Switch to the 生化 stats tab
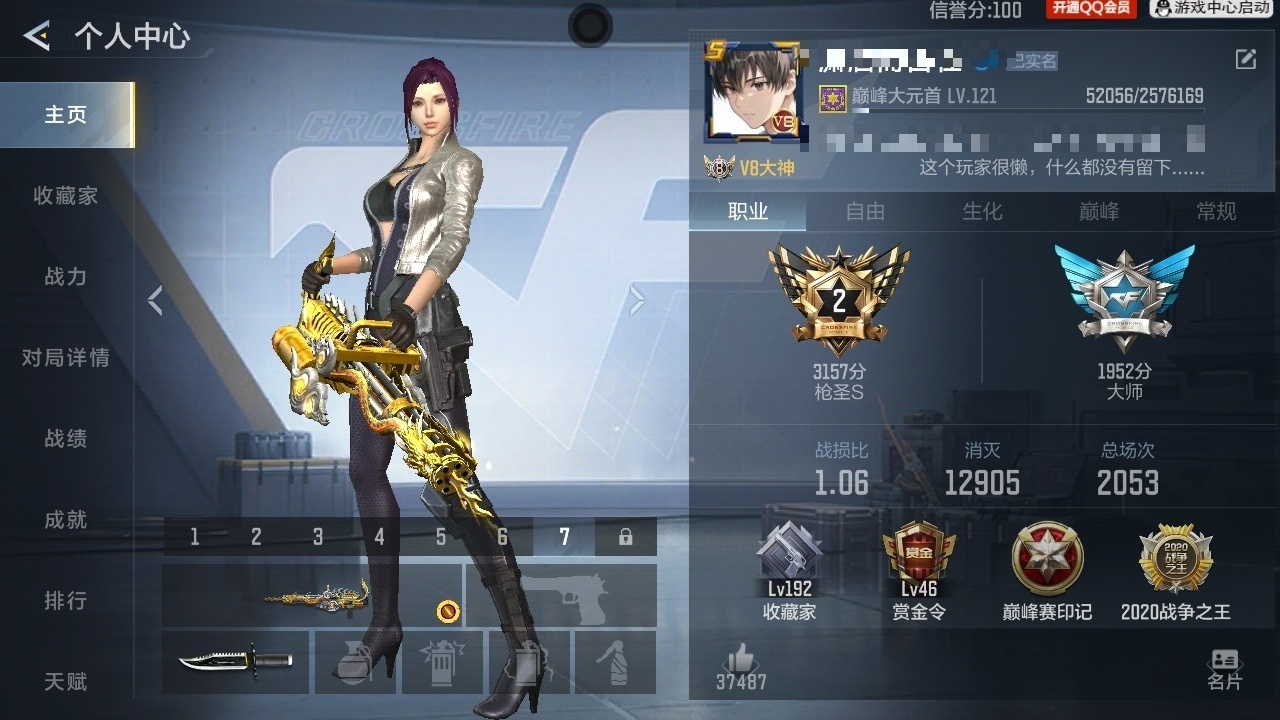This screenshot has width=1280, height=720. pos(982,212)
